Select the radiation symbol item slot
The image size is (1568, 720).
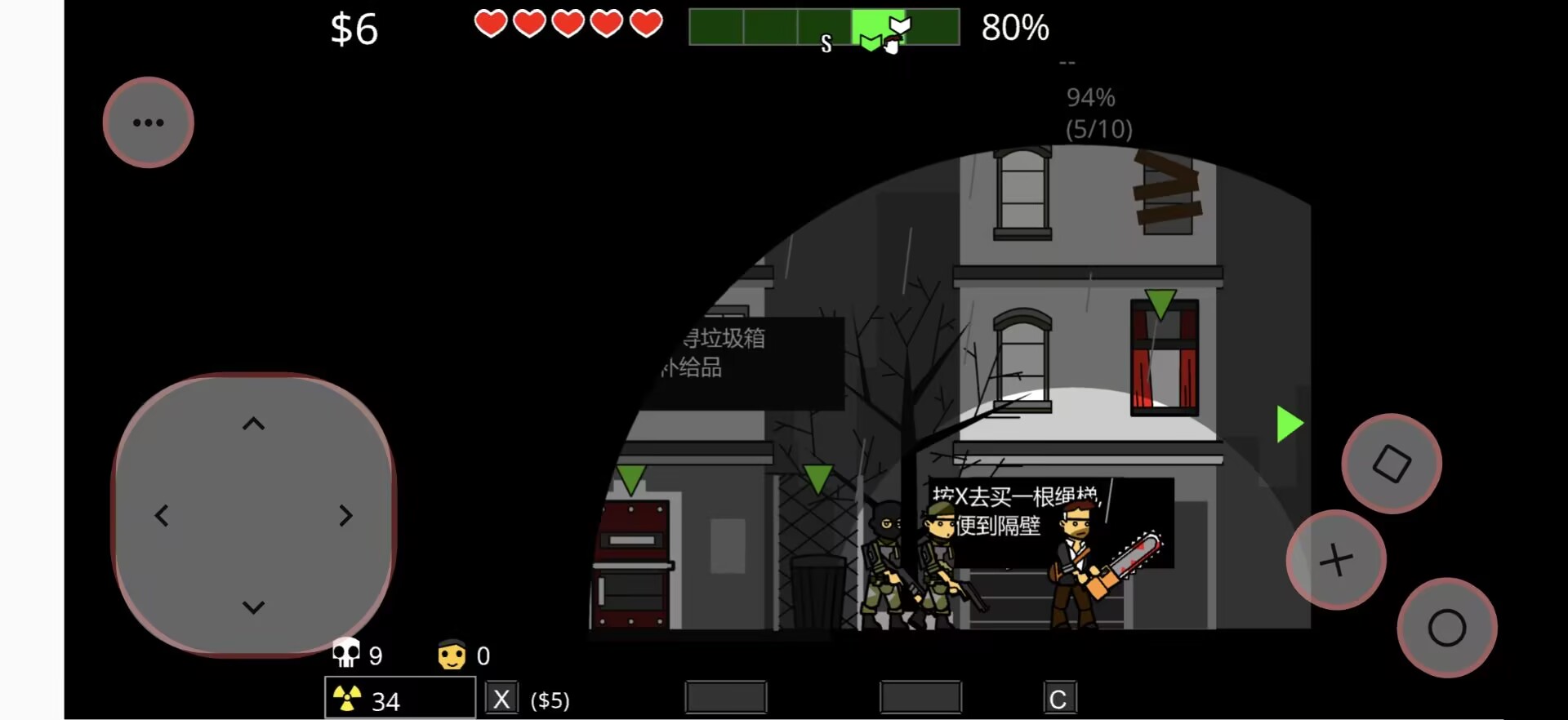tap(400, 699)
